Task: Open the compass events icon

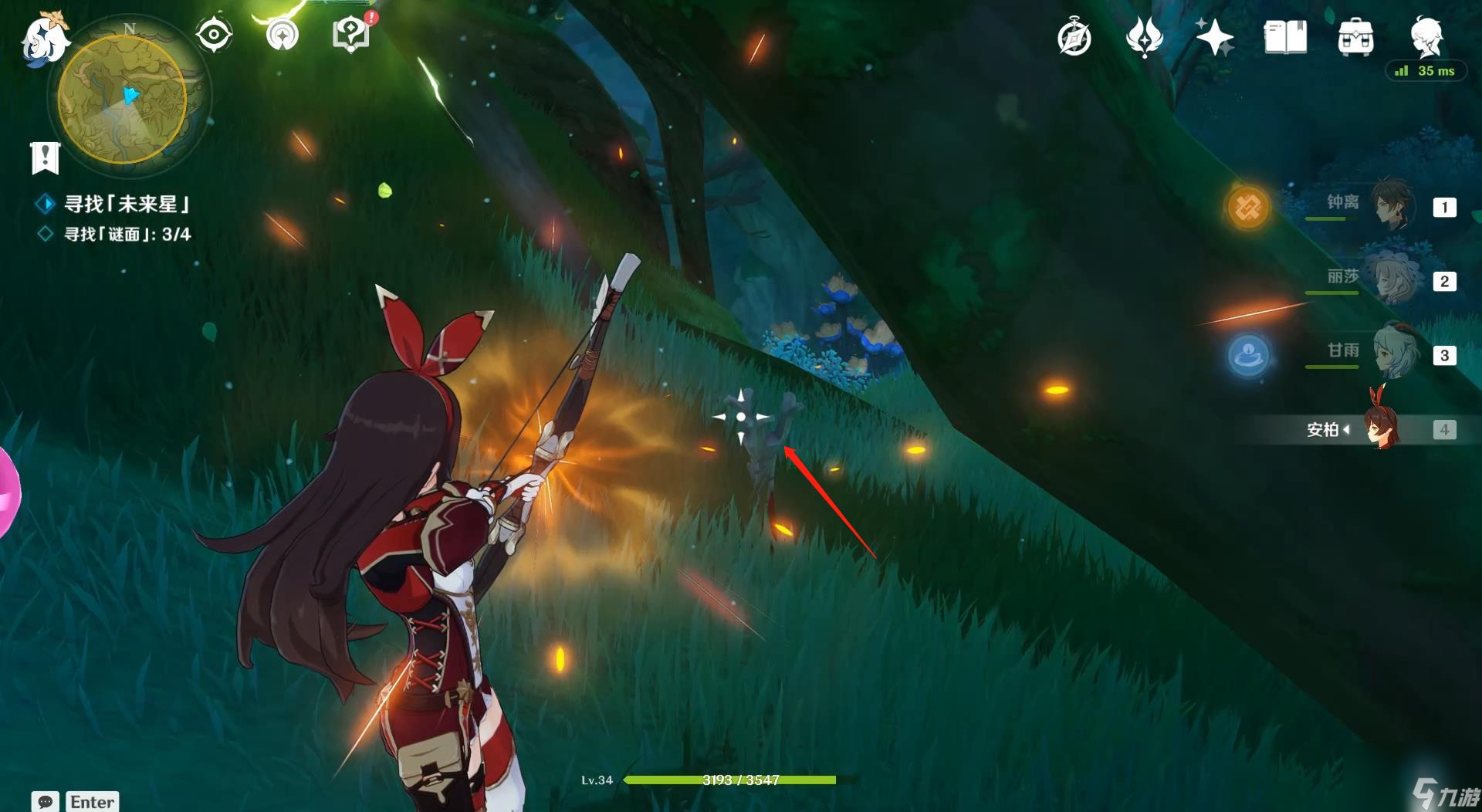Action: point(1074,38)
